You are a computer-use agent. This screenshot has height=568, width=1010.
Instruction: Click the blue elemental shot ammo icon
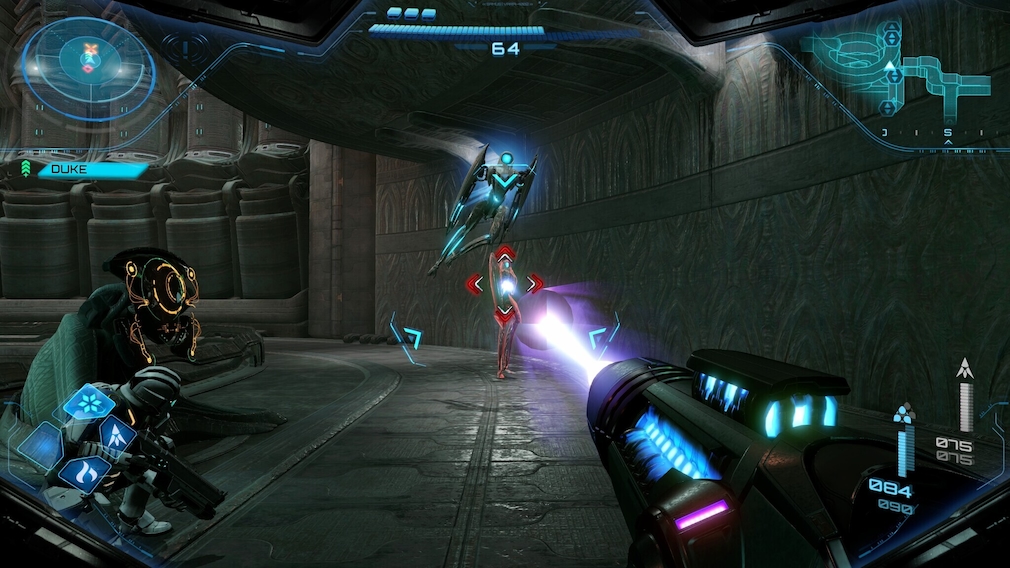(904, 412)
